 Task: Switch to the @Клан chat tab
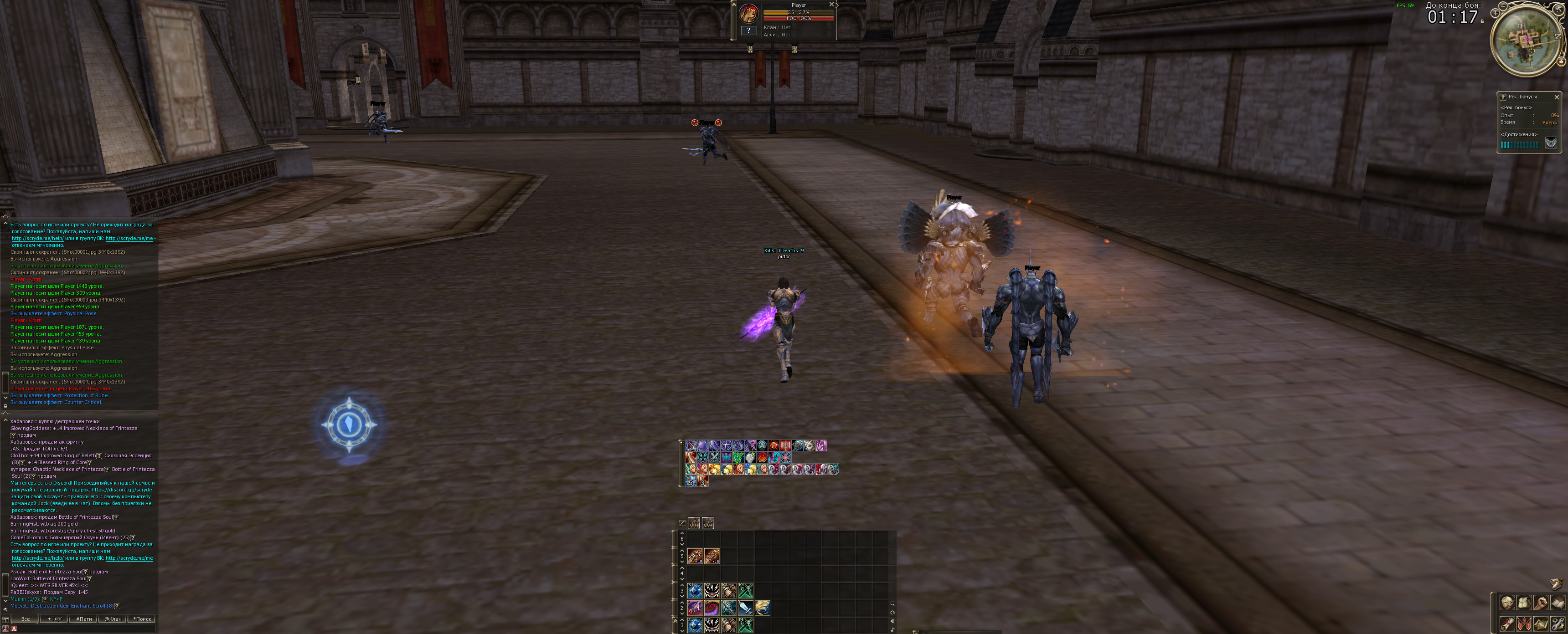tap(113, 619)
